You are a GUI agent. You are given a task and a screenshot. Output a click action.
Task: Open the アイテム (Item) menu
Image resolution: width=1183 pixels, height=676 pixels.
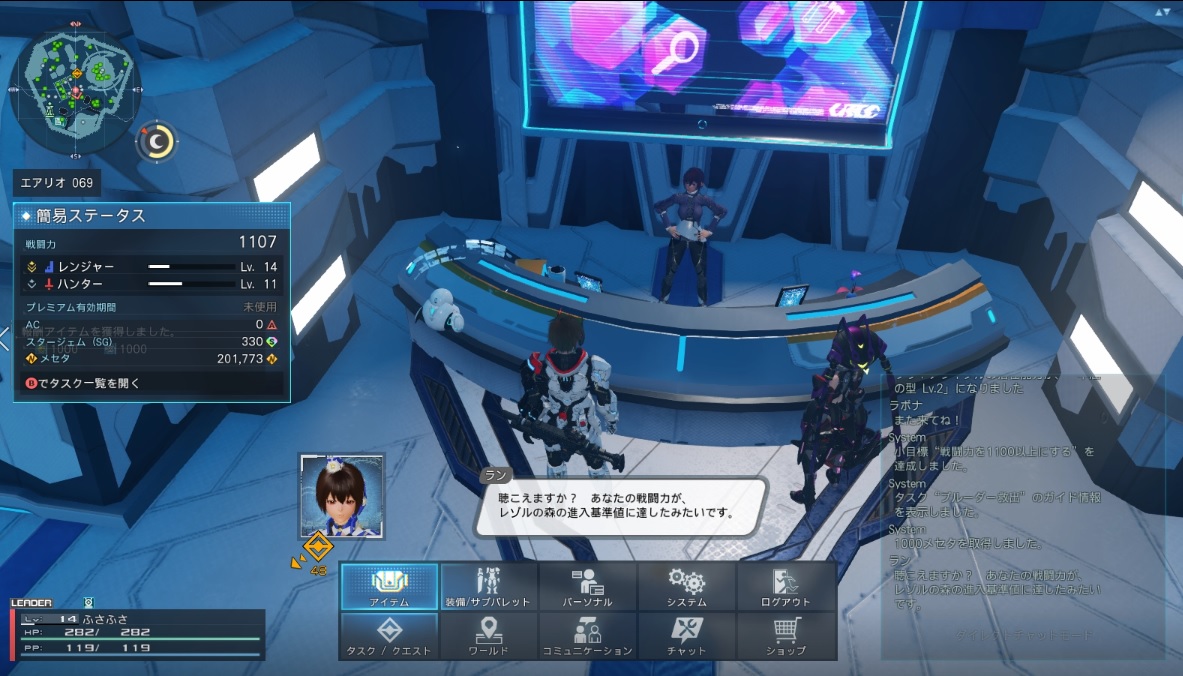tap(389, 587)
